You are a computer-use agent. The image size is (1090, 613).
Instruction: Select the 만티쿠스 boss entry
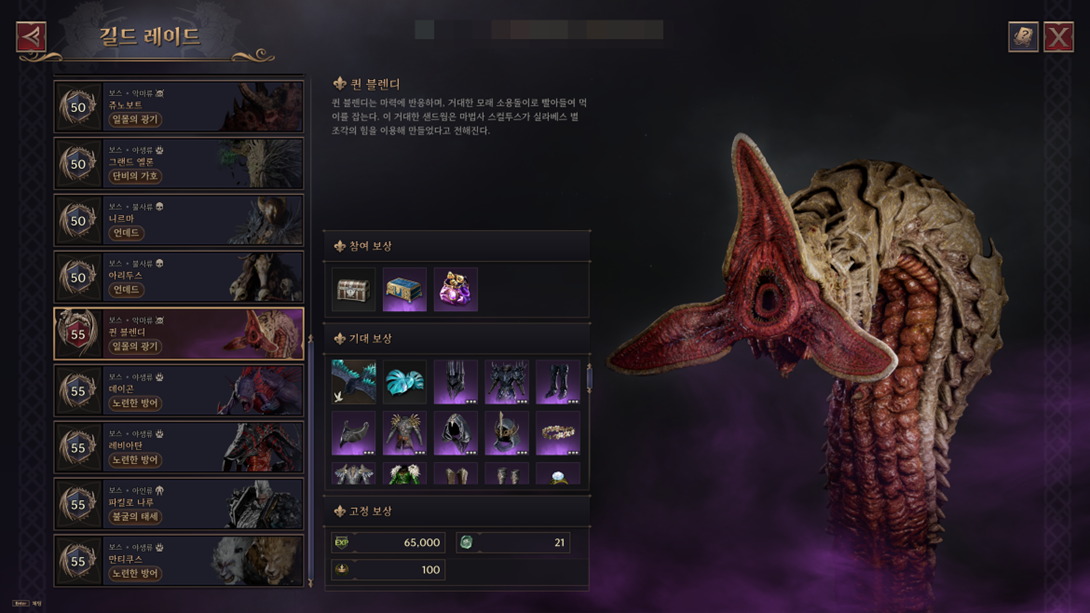179,560
